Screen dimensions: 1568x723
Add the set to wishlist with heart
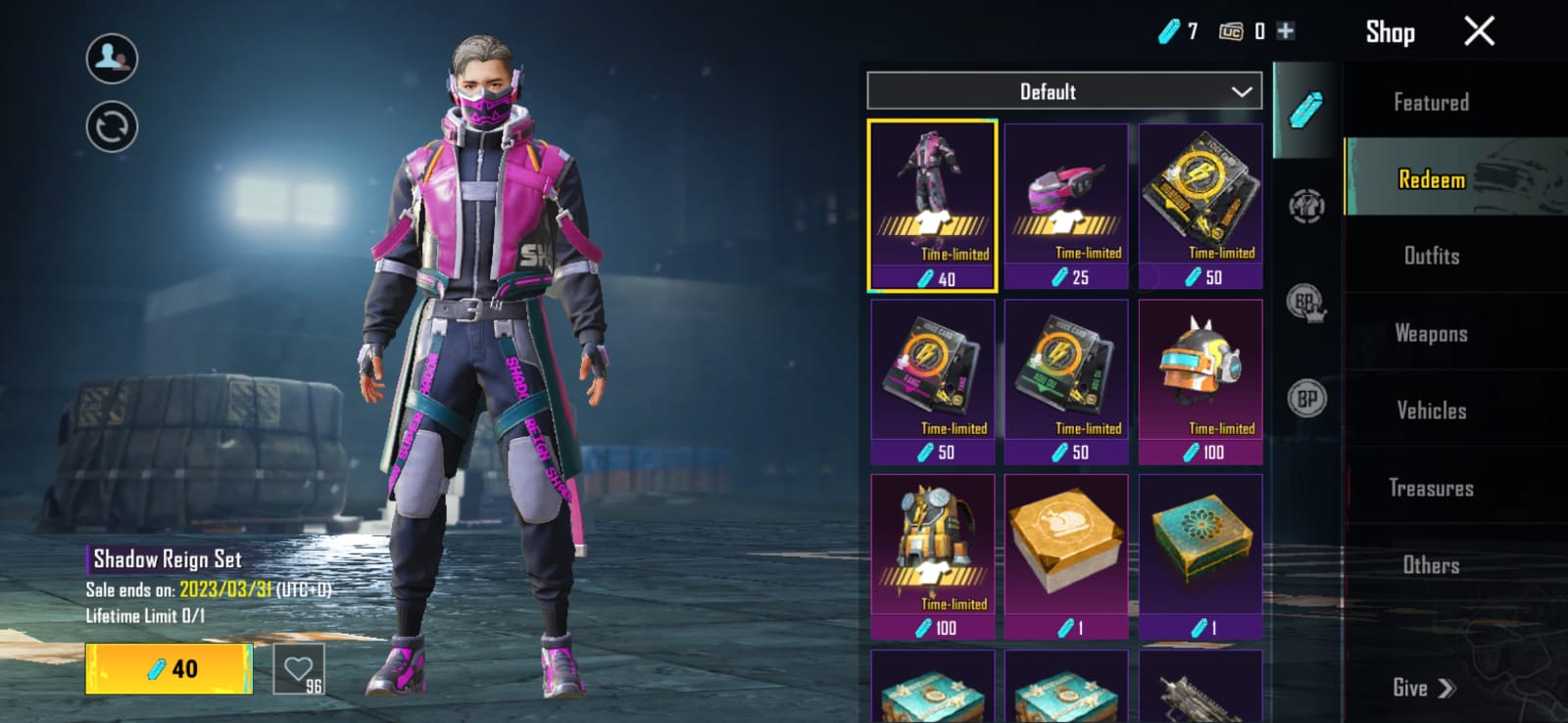pyautogui.click(x=298, y=669)
